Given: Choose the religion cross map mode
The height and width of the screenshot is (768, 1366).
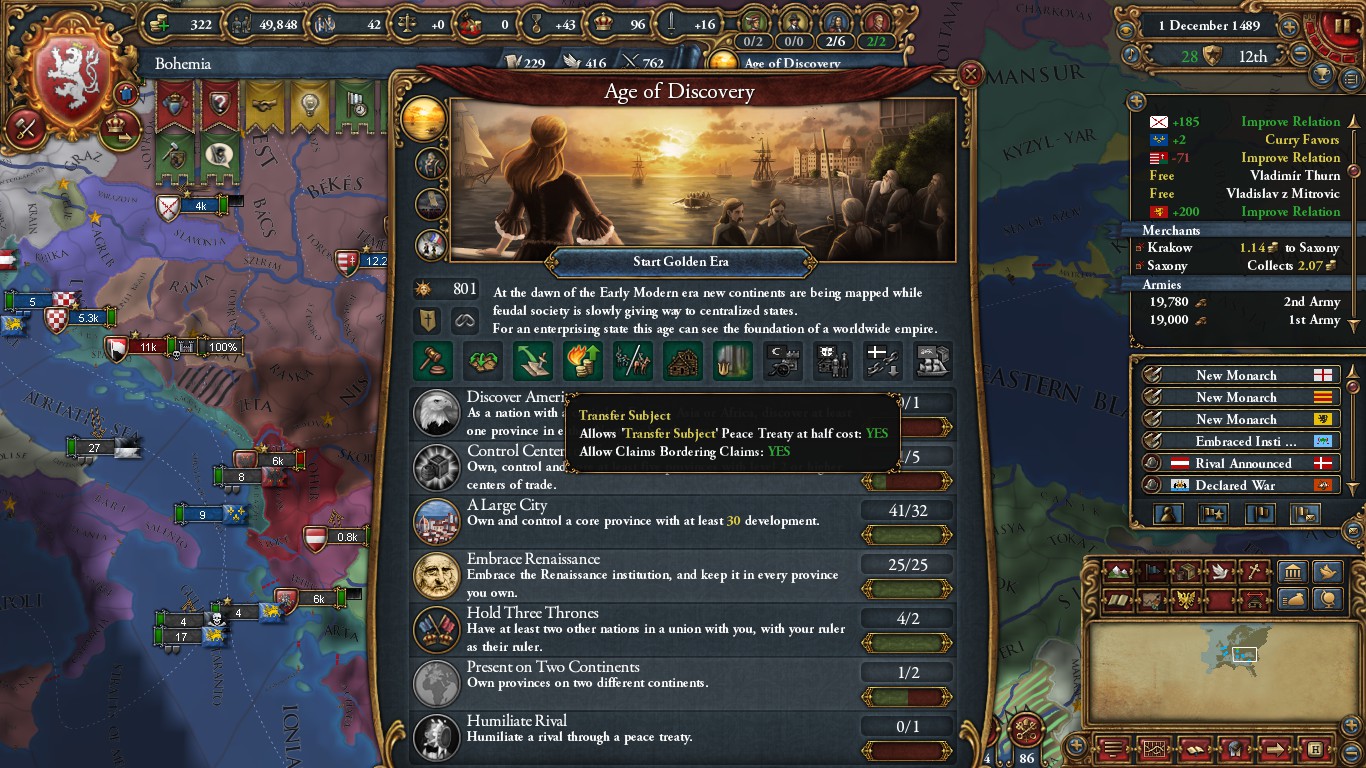Looking at the screenshot, I should click(1254, 572).
